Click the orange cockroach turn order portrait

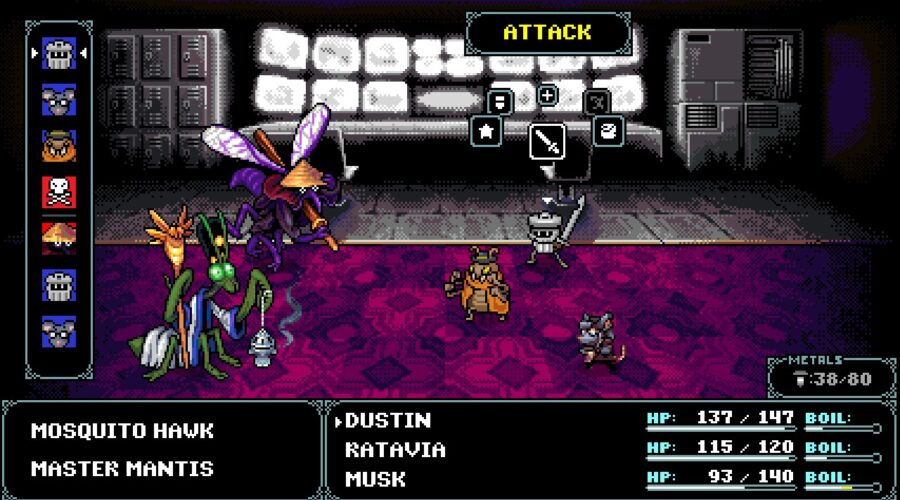tap(59, 145)
